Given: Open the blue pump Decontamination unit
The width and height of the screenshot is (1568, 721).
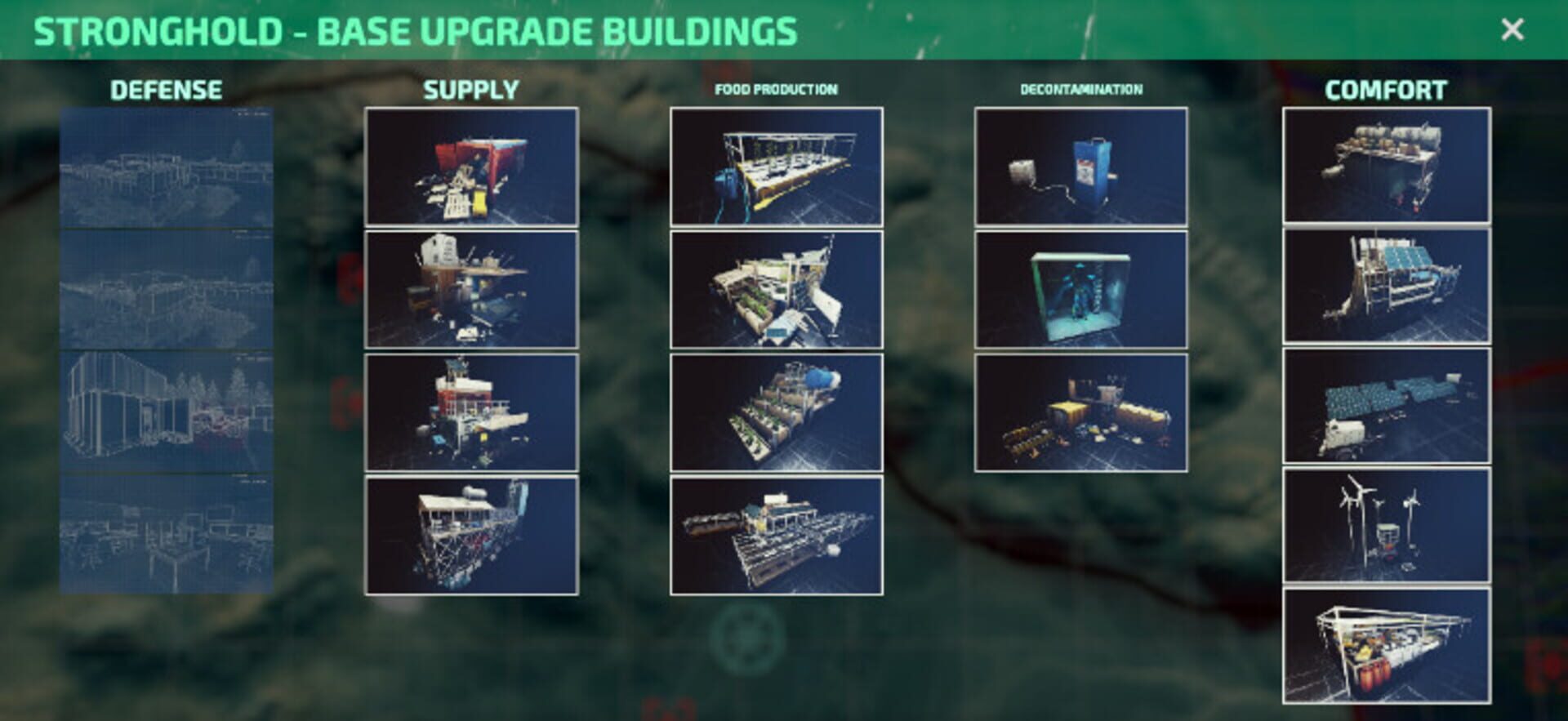Looking at the screenshot, I should tap(1081, 167).
